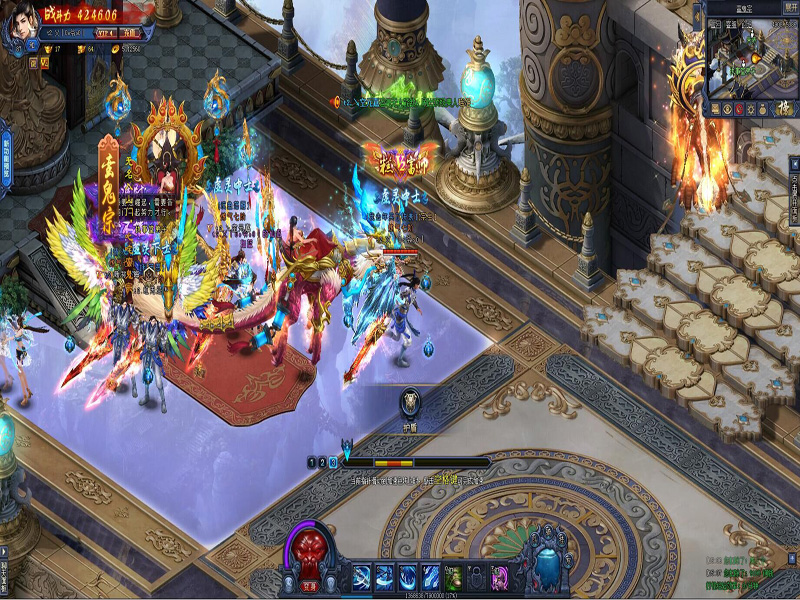Select skill bar page 1
Viewport: 800px width, 600px height.
click(x=311, y=463)
